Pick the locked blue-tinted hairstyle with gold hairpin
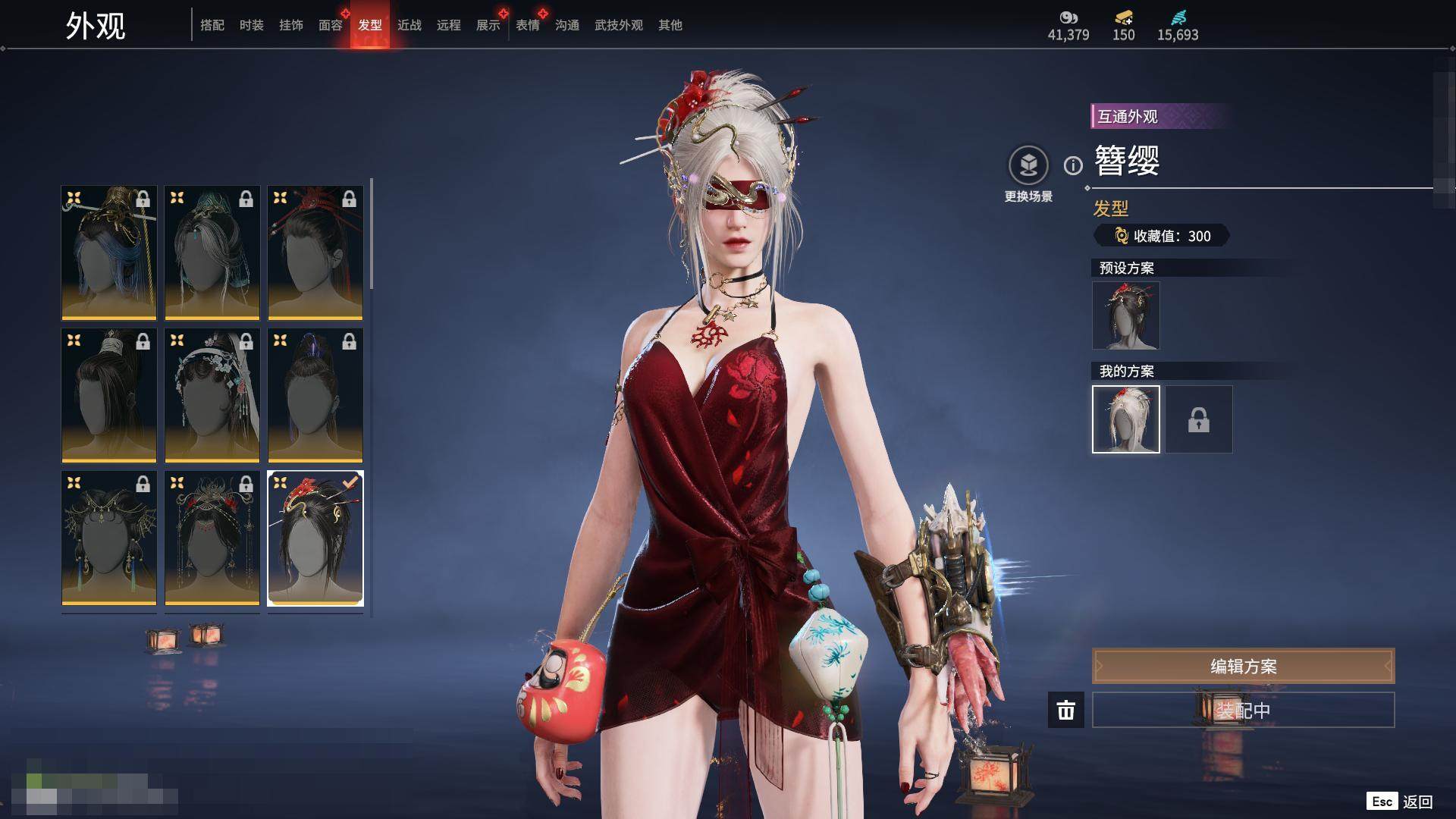Image resolution: width=1456 pixels, height=819 pixels. 109,253
